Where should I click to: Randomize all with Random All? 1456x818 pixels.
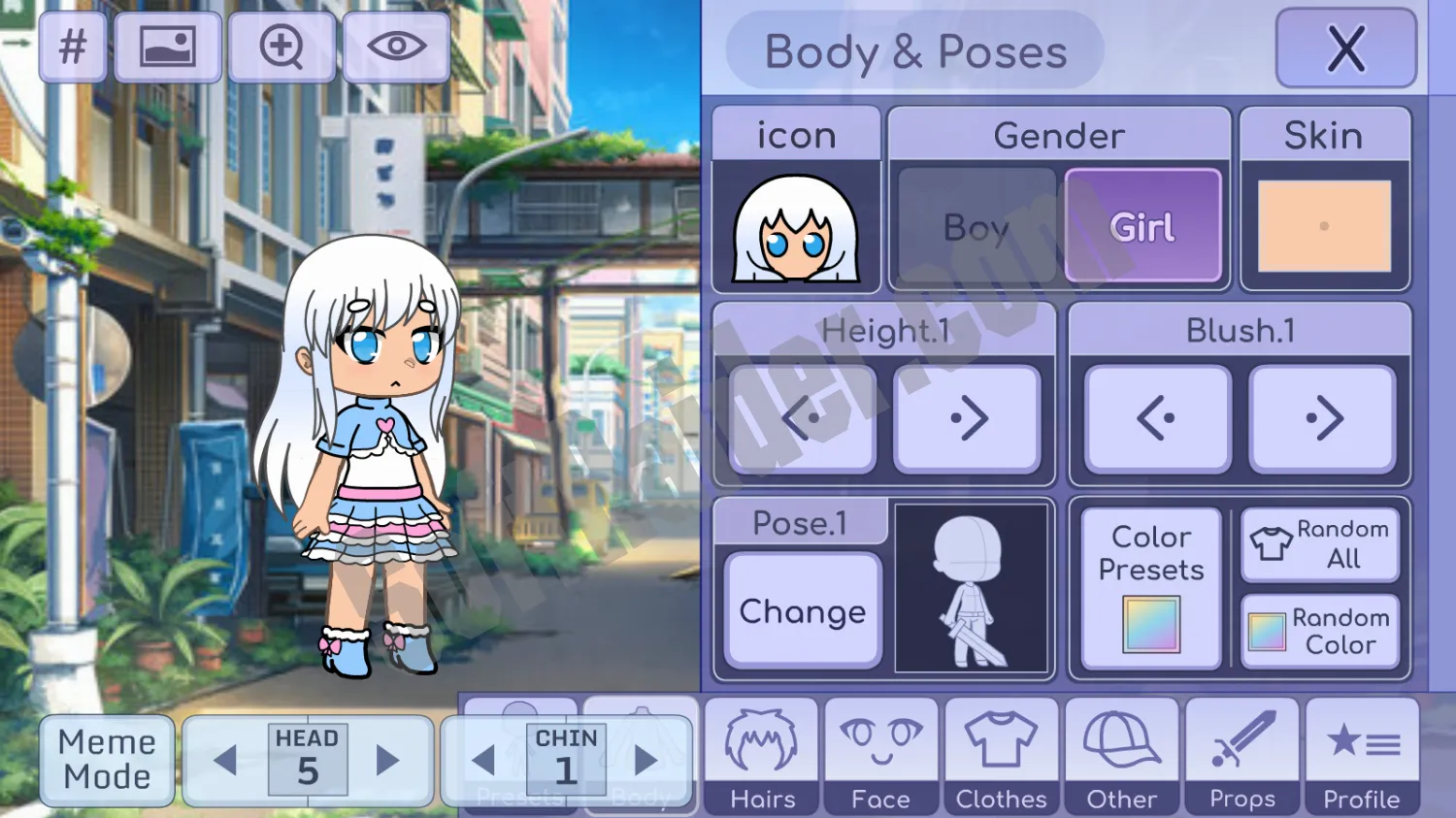(x=1320, y=543)
